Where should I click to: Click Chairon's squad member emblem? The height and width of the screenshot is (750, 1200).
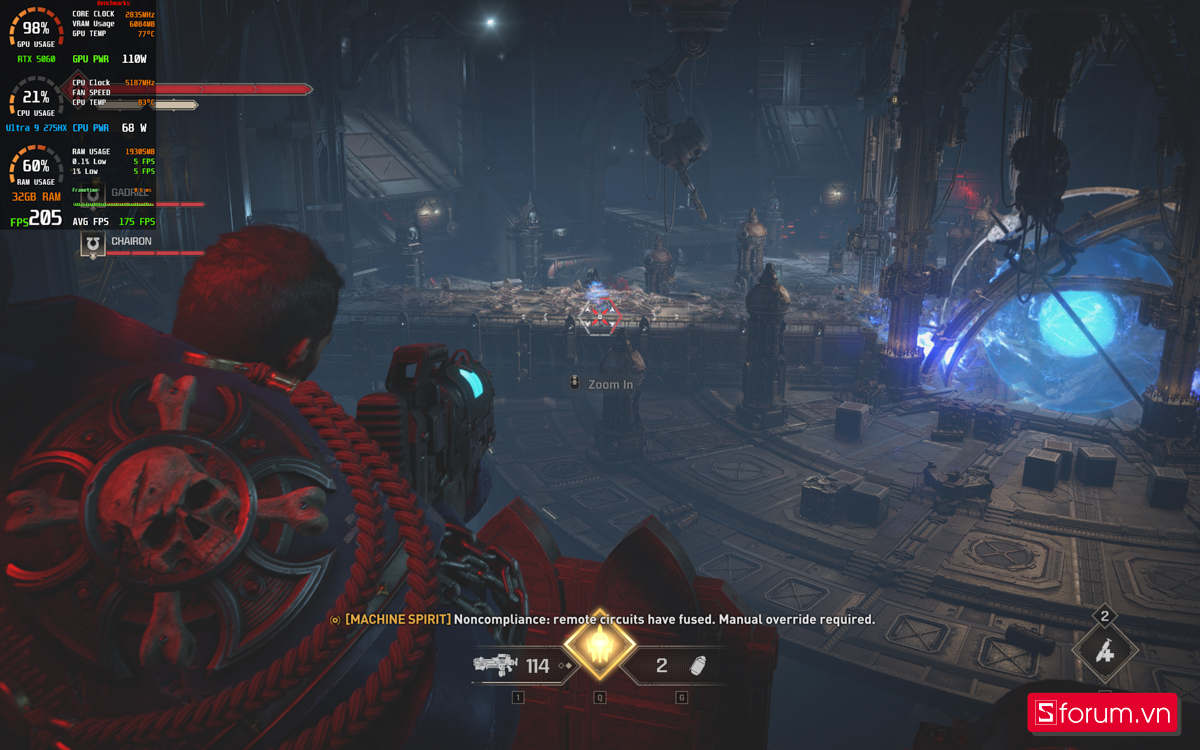[x=93, y=243]
